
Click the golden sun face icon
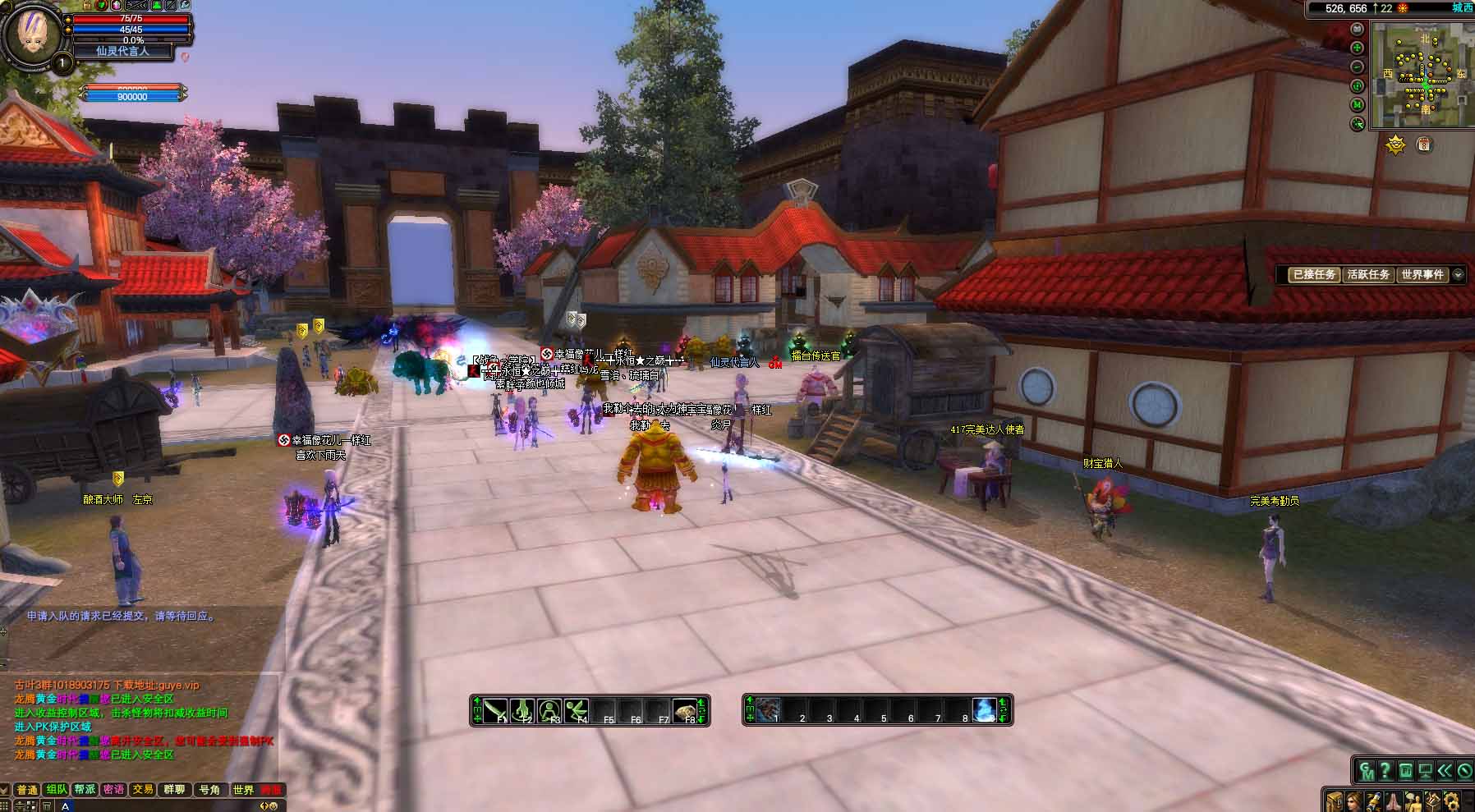tap(1395, 145)
